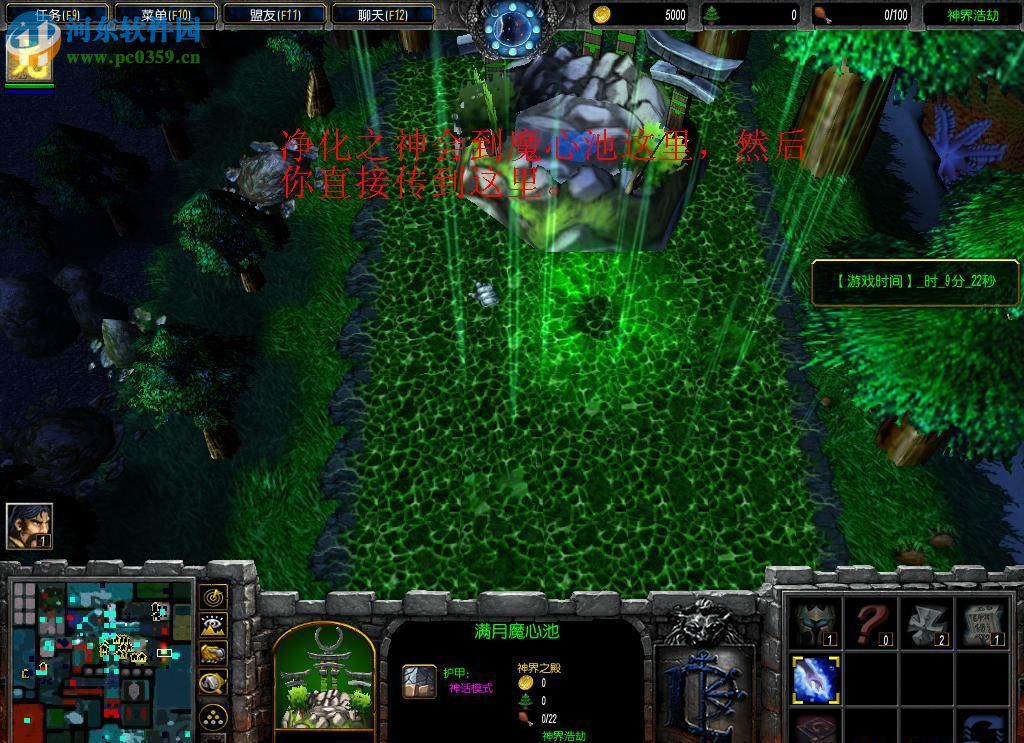Click the minimap signal ping button
Image resolution: width=1024 pixels, height=743 pixels.
point(213,598)
